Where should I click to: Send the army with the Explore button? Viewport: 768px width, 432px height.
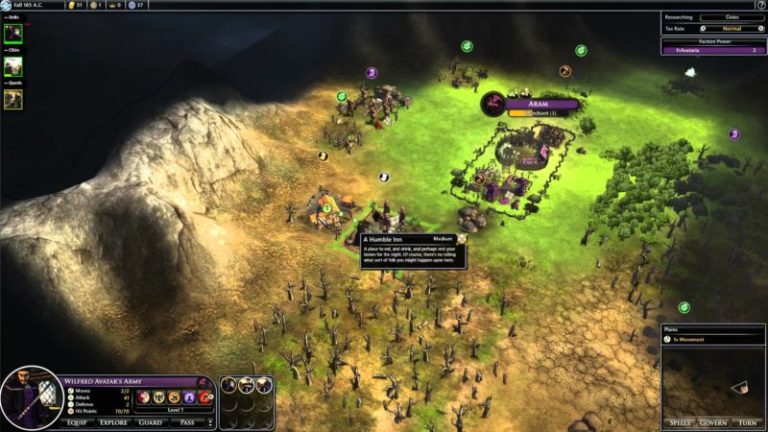tap(113, 422)
